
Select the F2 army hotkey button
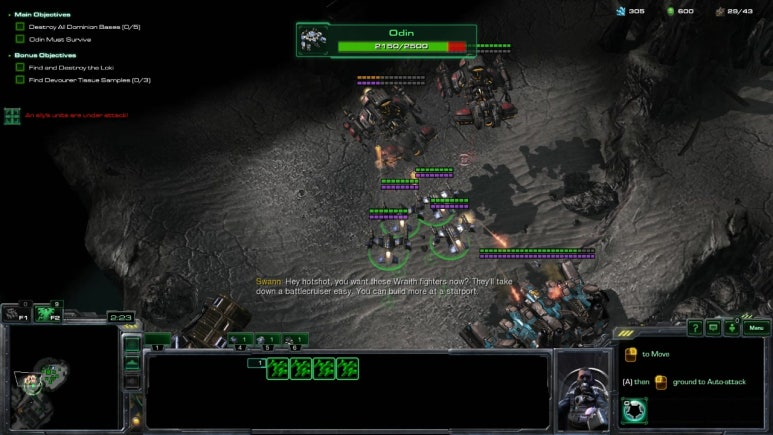47,315
